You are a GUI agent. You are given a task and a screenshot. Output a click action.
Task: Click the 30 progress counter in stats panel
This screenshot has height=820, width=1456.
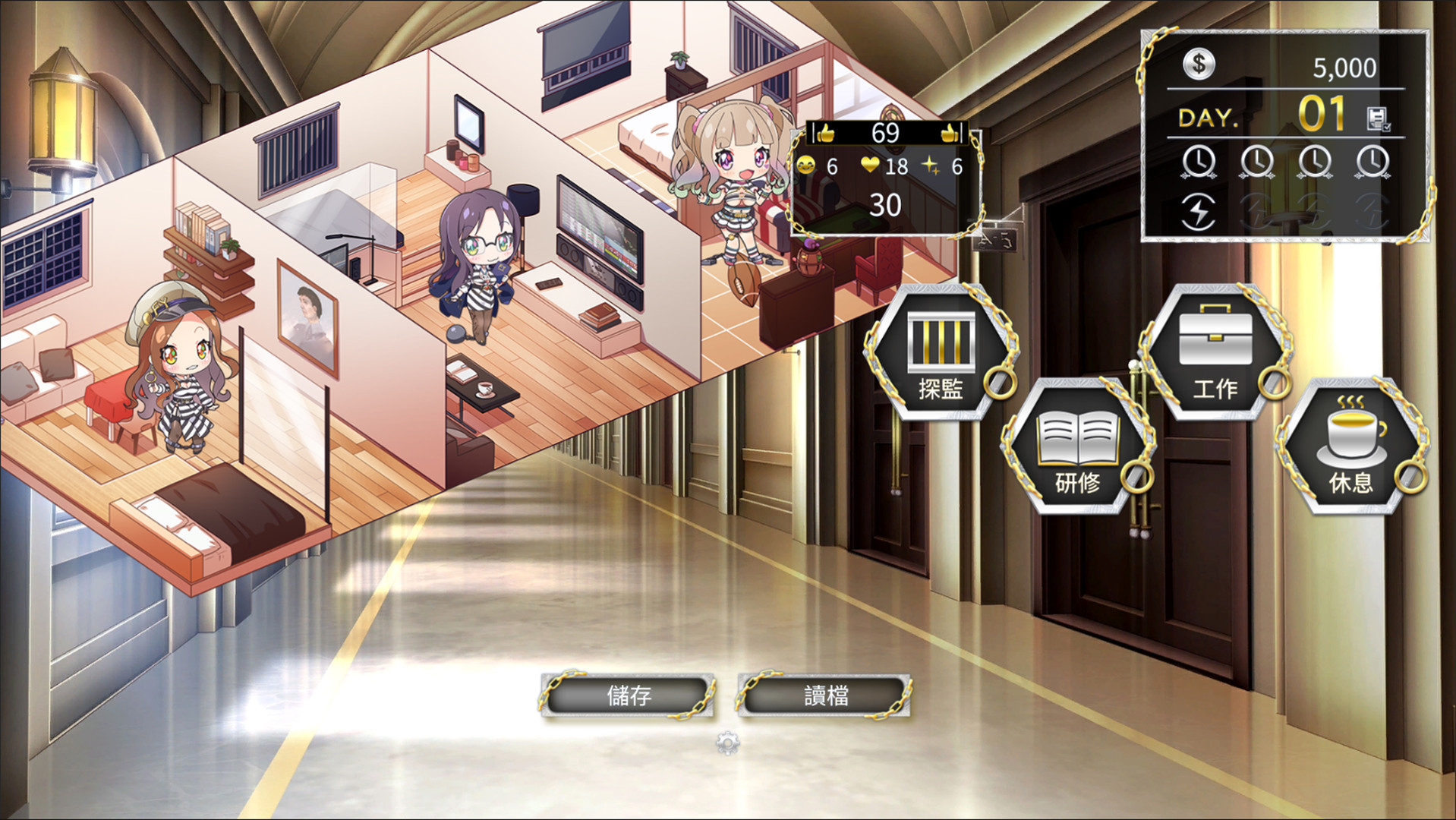point(885,204)
